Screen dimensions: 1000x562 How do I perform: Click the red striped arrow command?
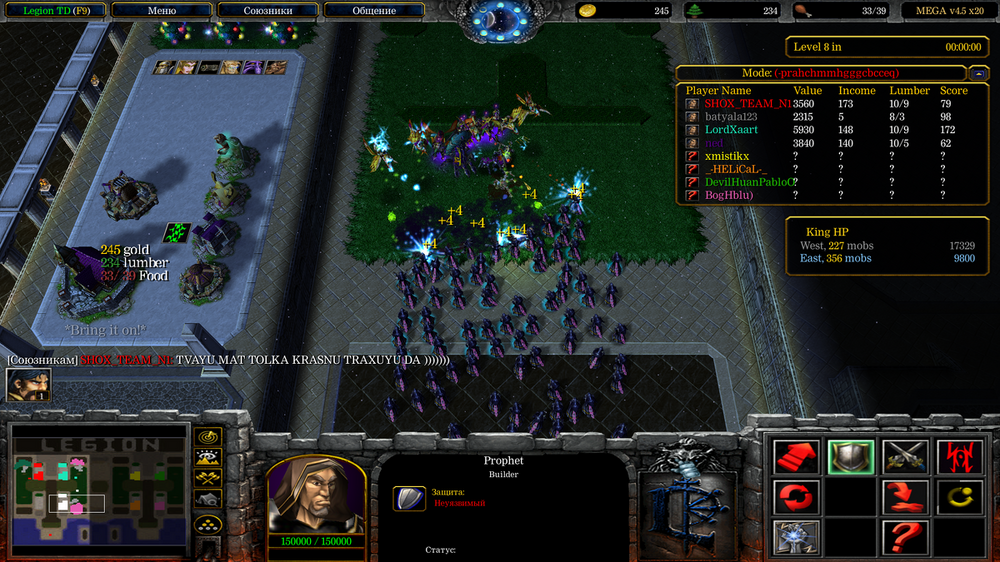797,458
